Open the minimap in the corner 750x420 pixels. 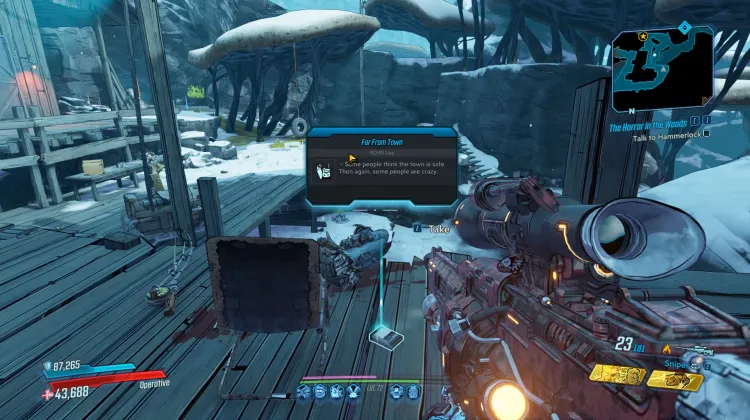click(663, 68)
